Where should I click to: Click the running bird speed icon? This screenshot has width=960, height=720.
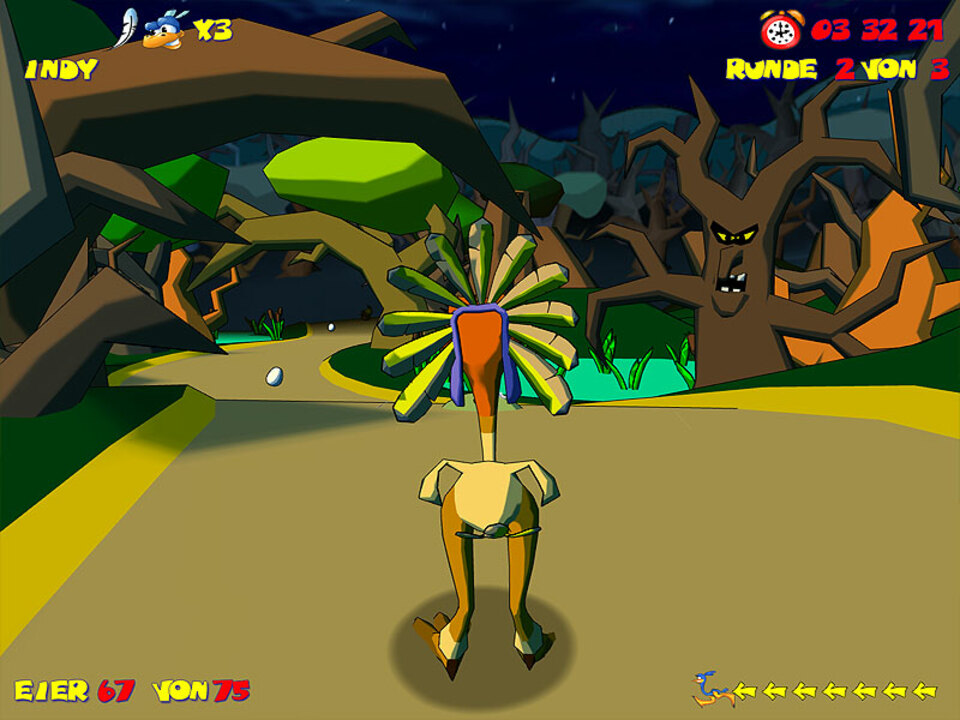[711, 689]
